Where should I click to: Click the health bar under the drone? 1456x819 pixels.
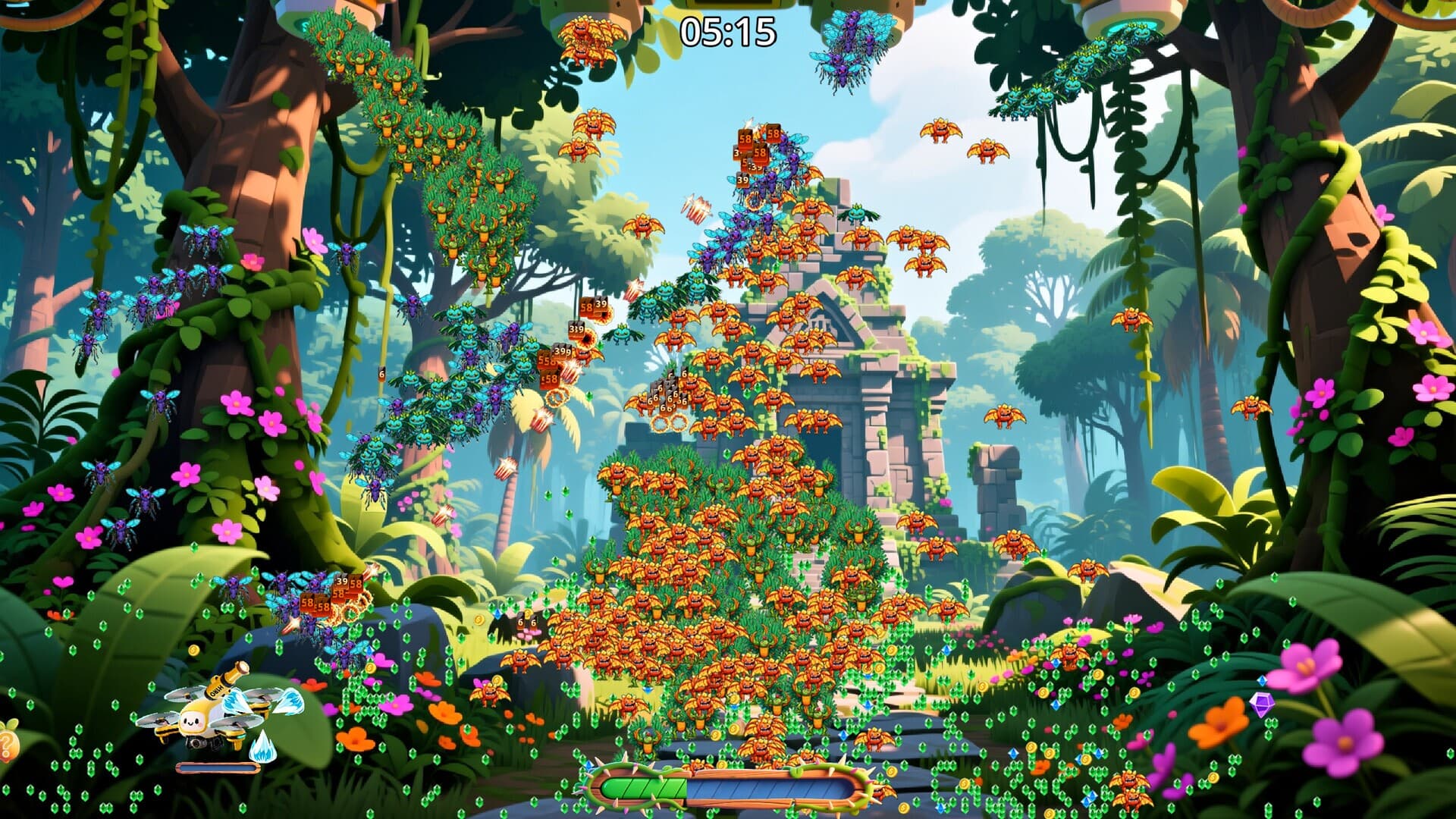tap(218, 770)
